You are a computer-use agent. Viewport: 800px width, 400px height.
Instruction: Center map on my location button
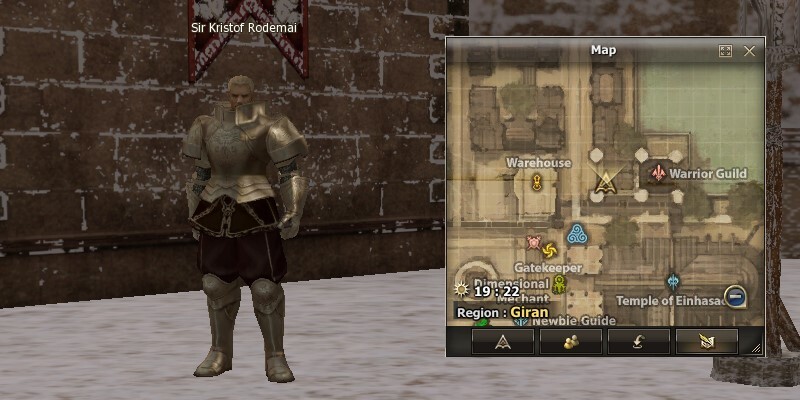tap(503, 342)
